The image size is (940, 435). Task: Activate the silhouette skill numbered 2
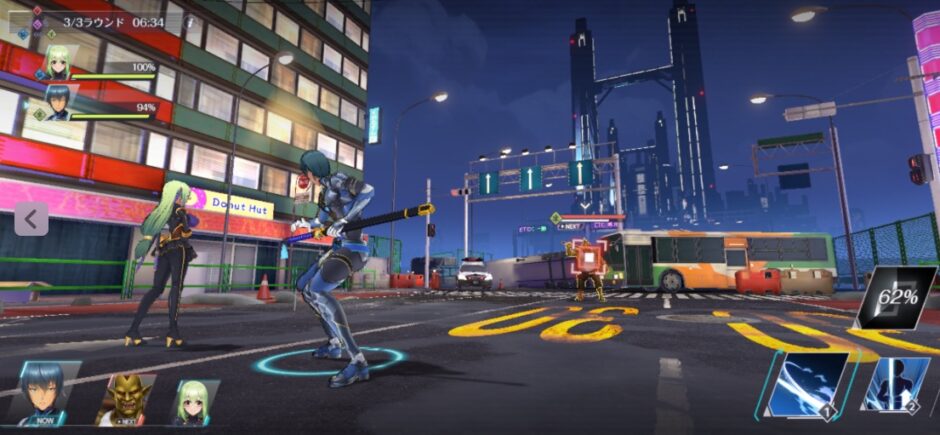coord(895,385)
